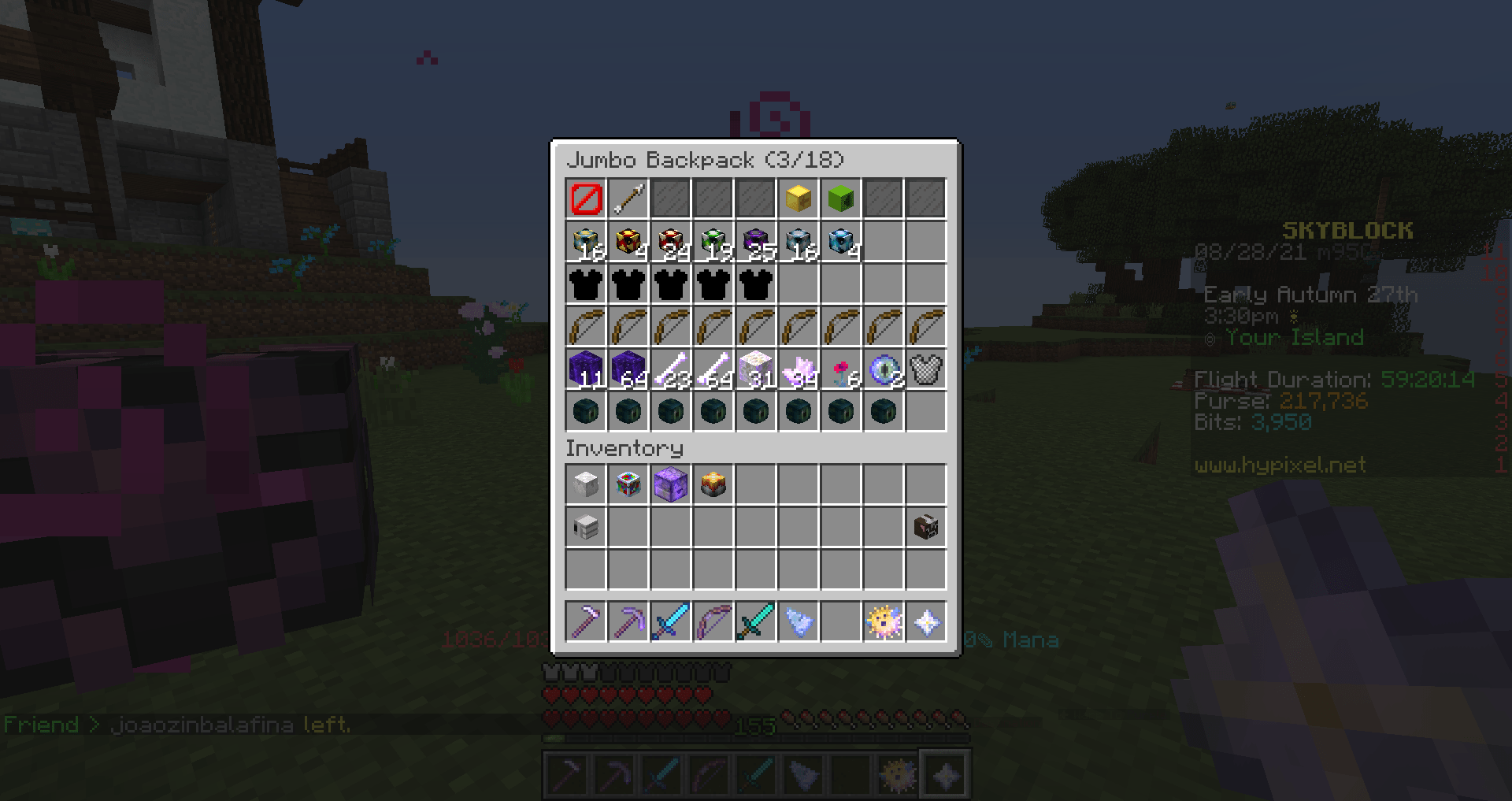This screenshot has width=1512, height=801.
Task: Select the purple enchanted block in inventory
Action: click(671, 484)
